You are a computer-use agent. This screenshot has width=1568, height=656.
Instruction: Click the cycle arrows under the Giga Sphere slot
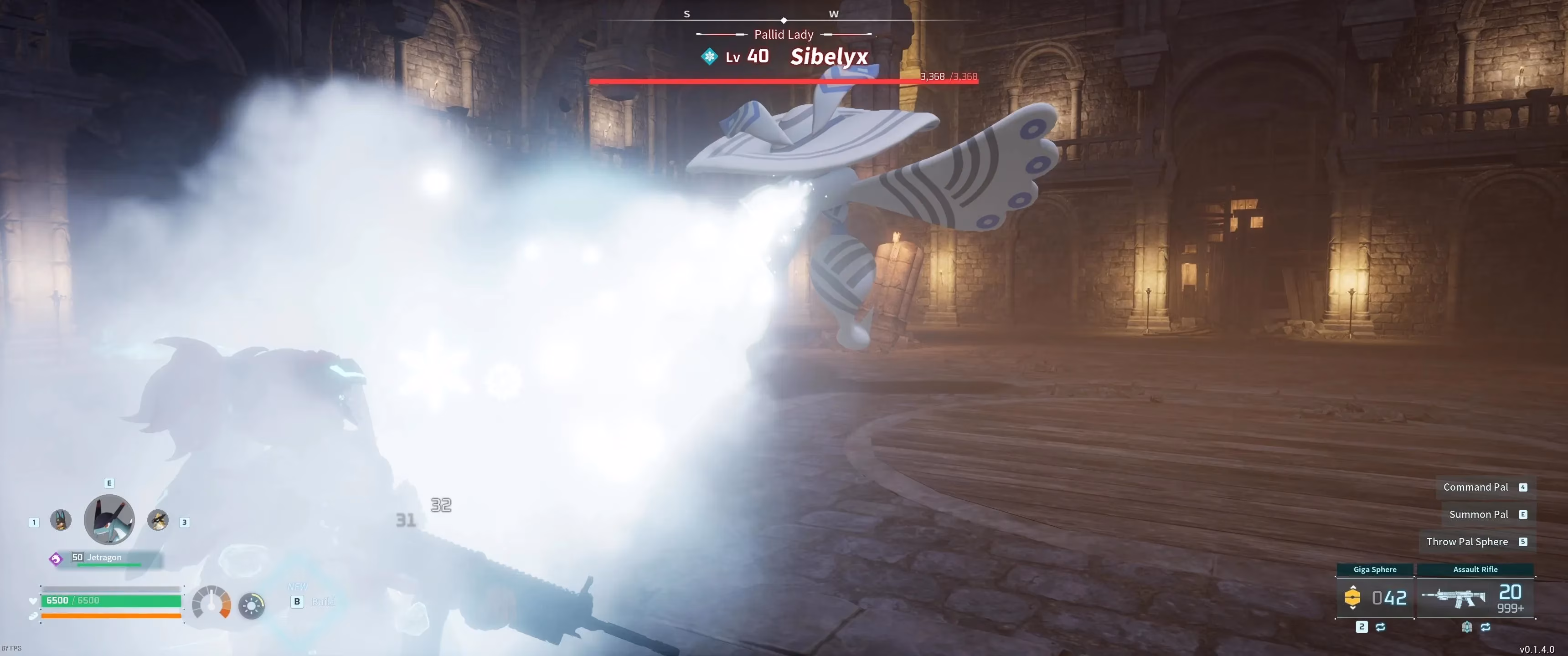point(1381,627)
